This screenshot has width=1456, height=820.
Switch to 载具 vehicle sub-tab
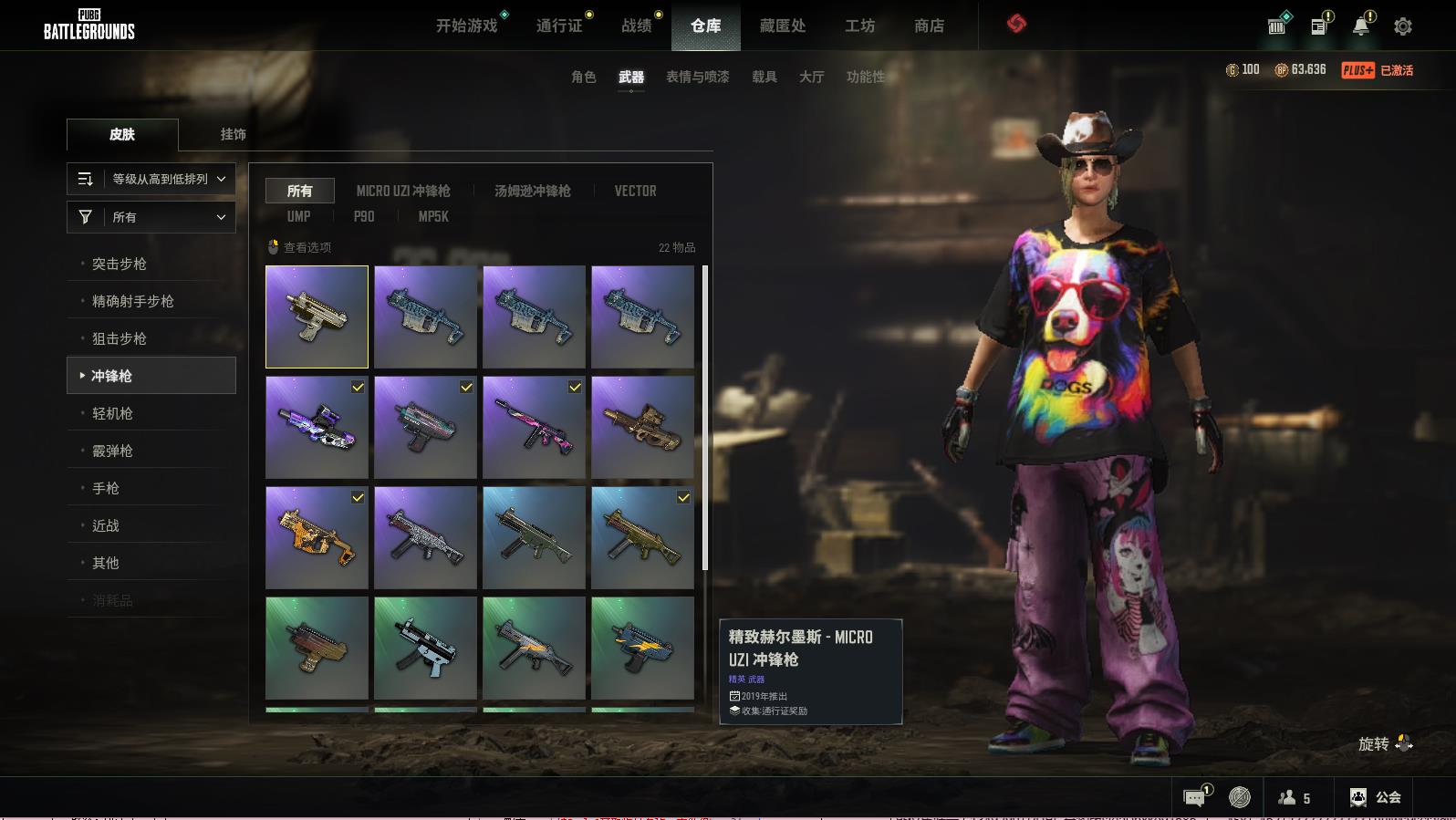pos(764,77)
